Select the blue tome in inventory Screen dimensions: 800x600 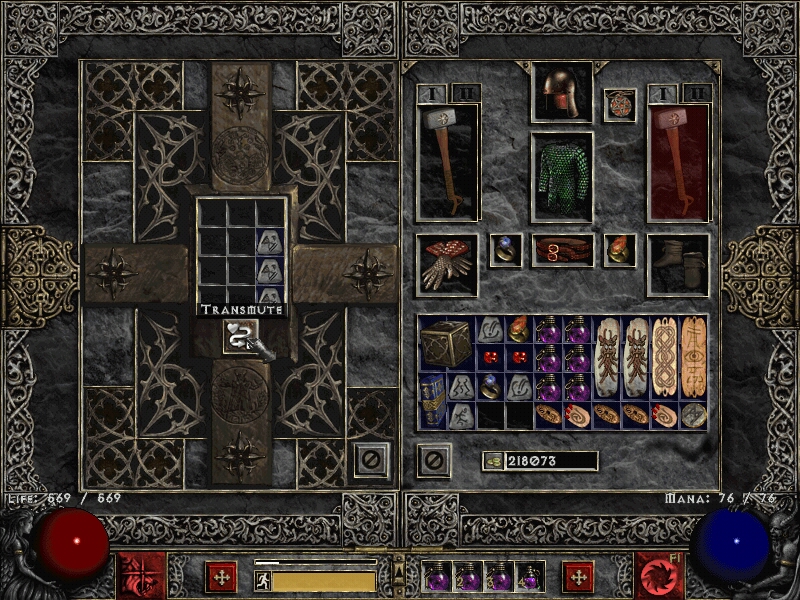432,401
